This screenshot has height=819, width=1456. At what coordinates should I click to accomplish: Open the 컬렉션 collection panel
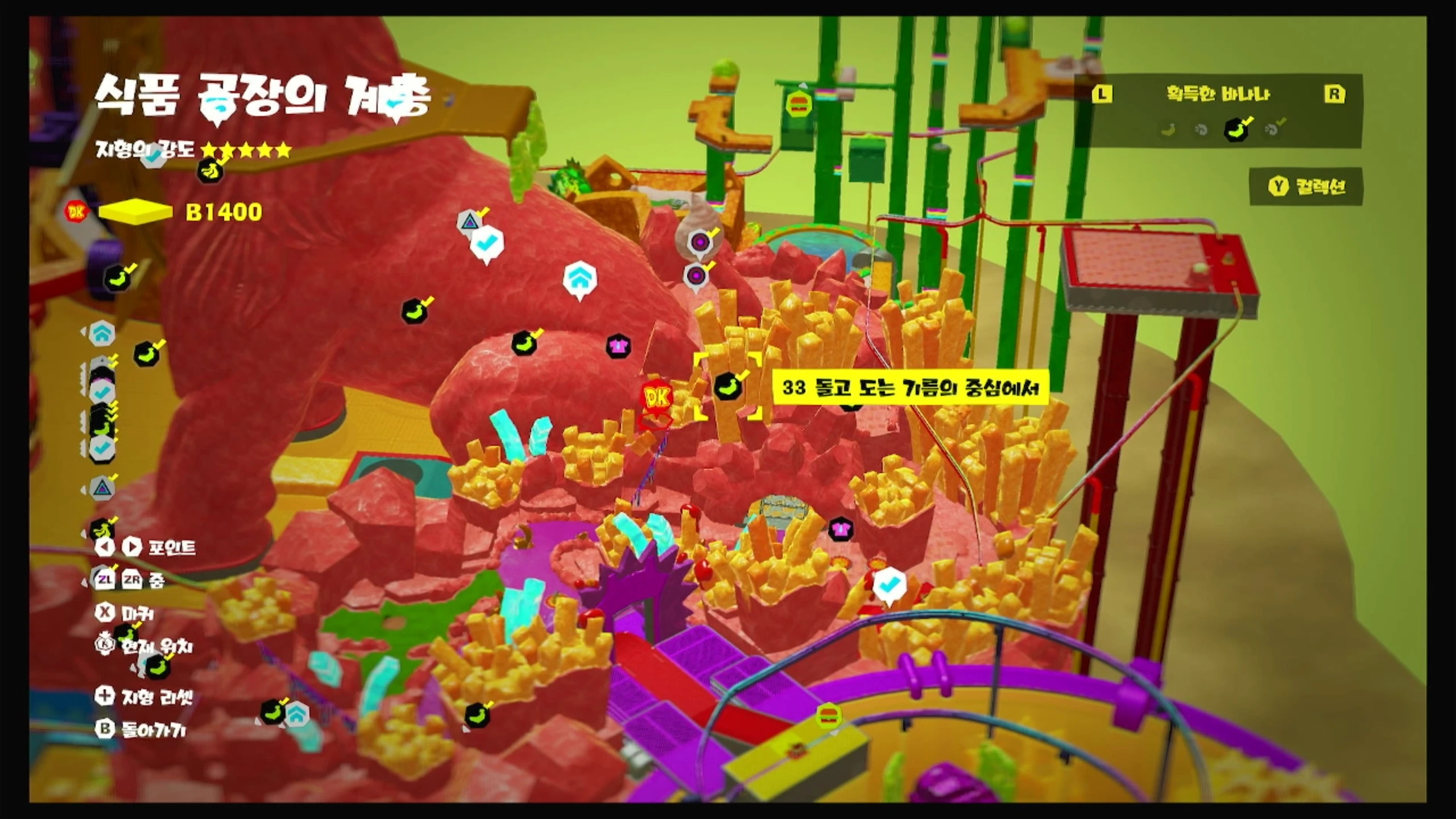tap(1306, 186)
